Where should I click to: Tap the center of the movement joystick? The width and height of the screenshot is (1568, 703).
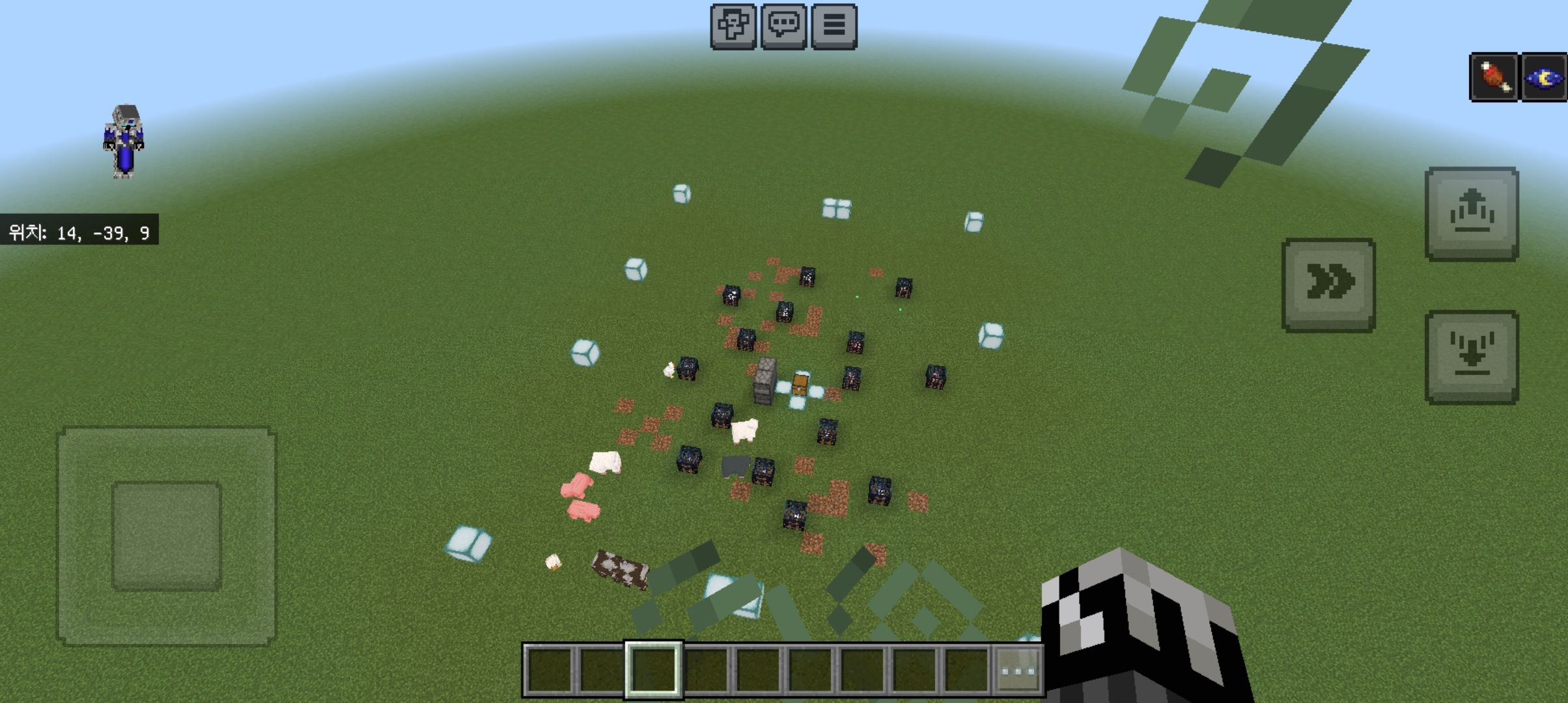tap(167, 536)
